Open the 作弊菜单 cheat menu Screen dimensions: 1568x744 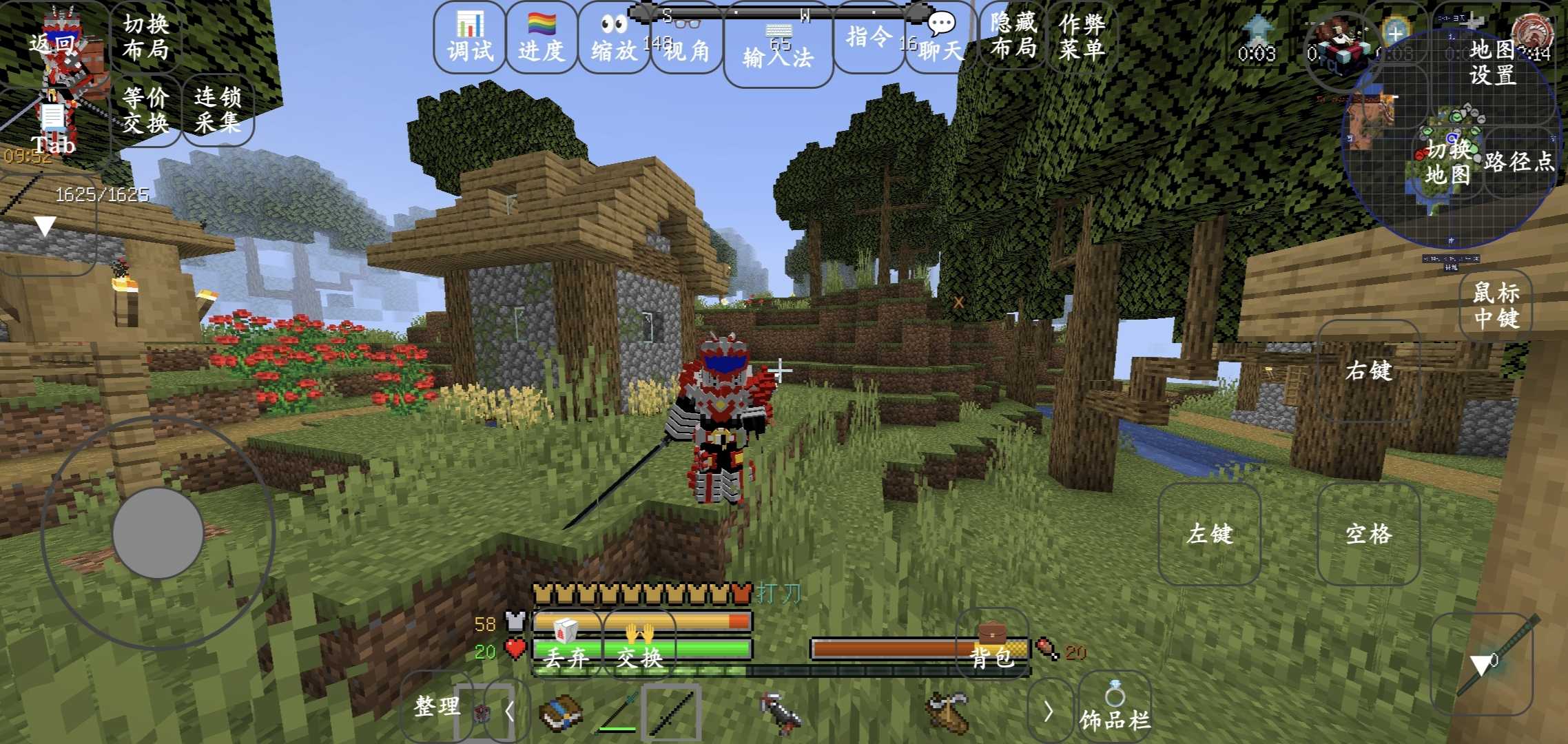point(1082,36)
